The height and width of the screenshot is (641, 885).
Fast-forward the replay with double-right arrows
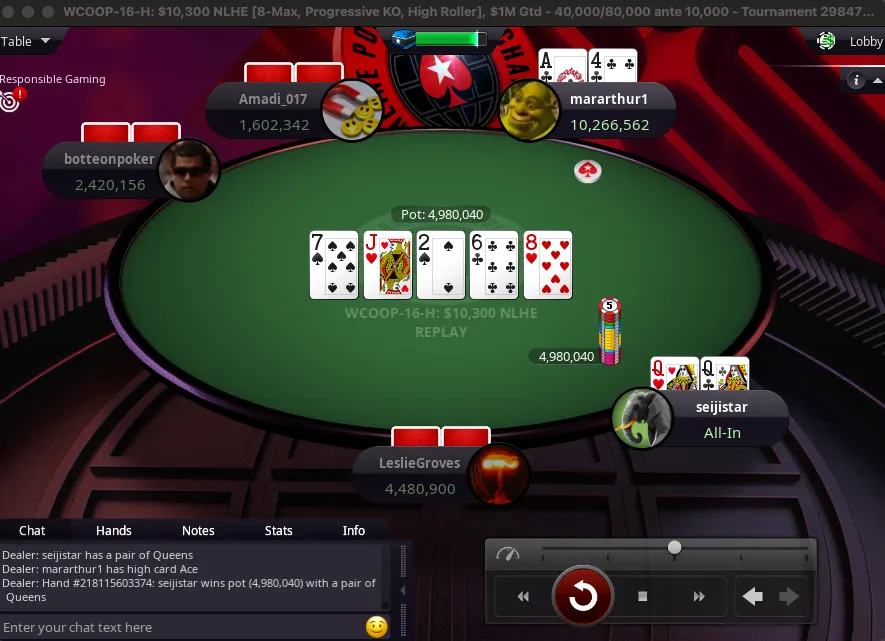point(699,597)
